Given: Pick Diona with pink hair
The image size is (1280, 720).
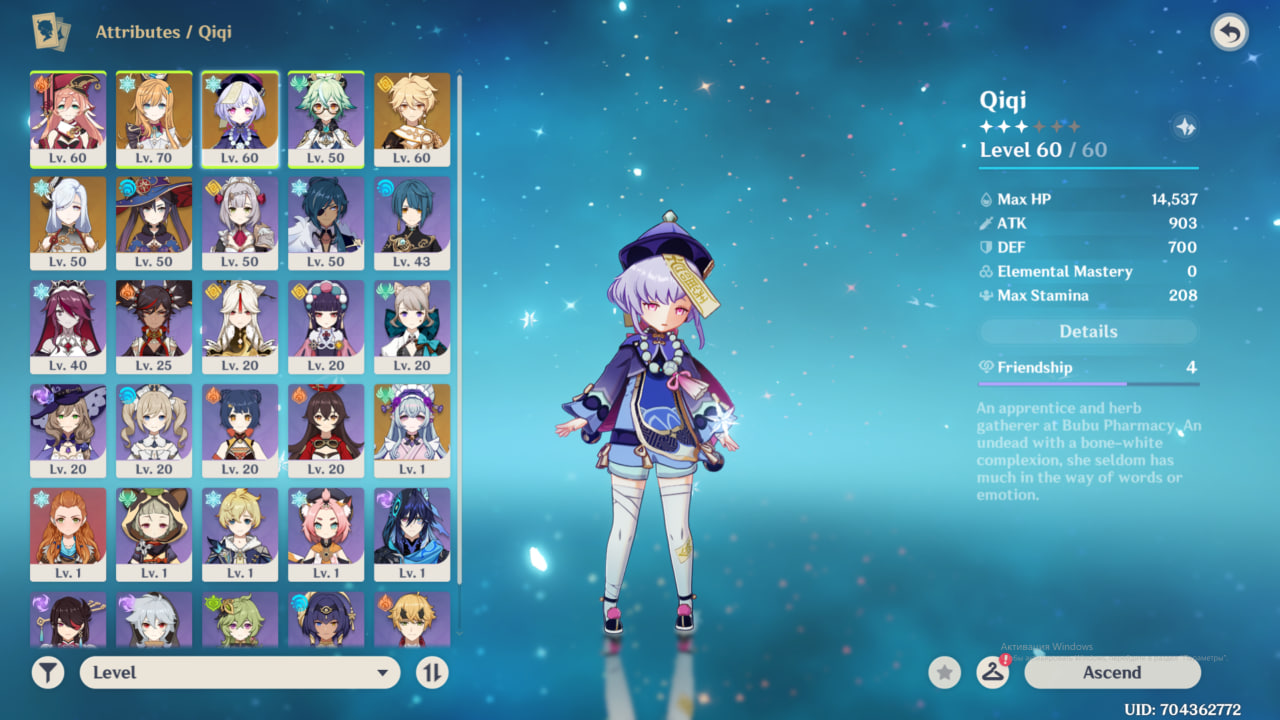Looking at the screenshot, I should coord(326,535).
